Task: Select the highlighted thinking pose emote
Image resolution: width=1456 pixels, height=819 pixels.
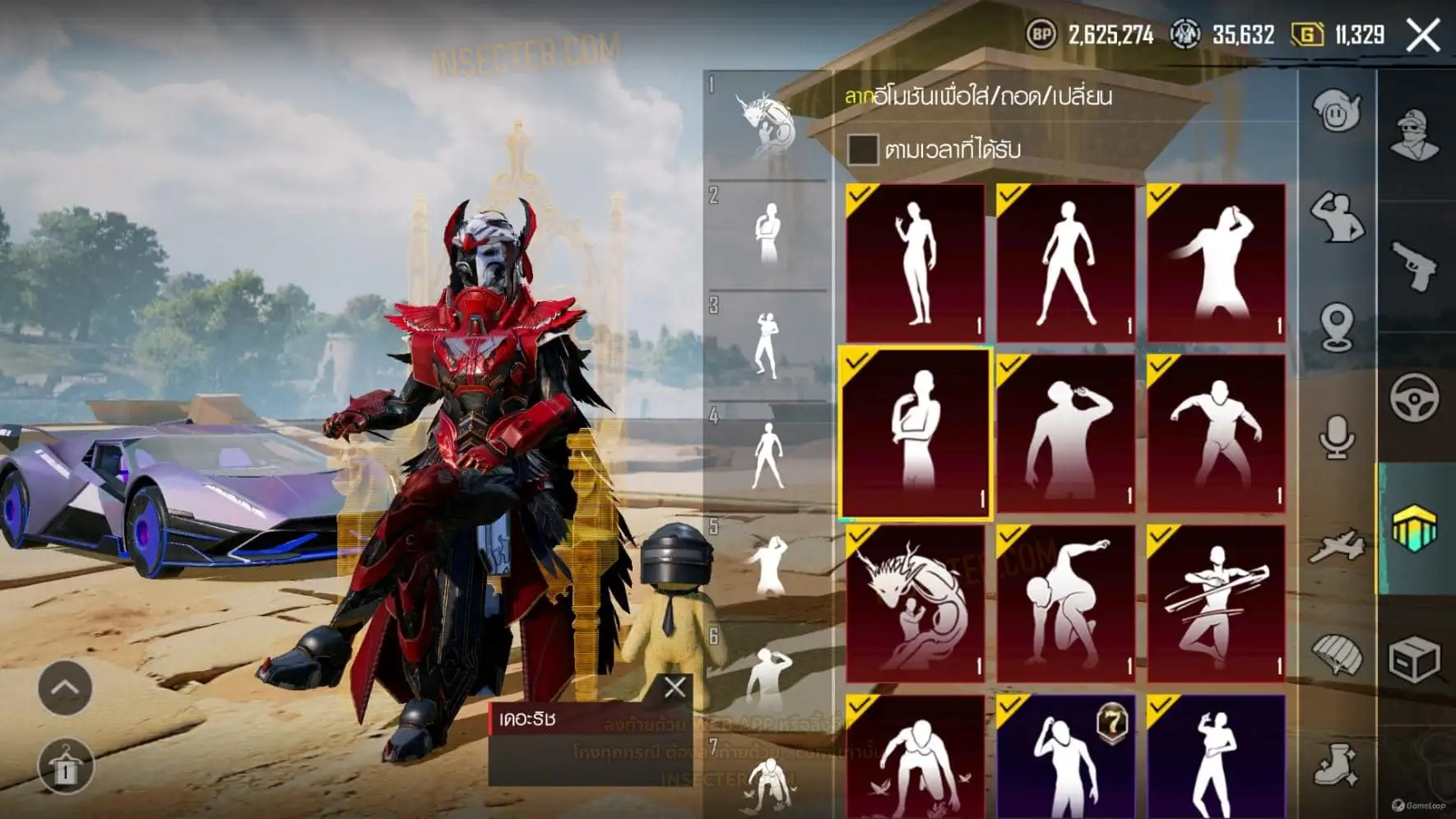Action: pos(915,433)
